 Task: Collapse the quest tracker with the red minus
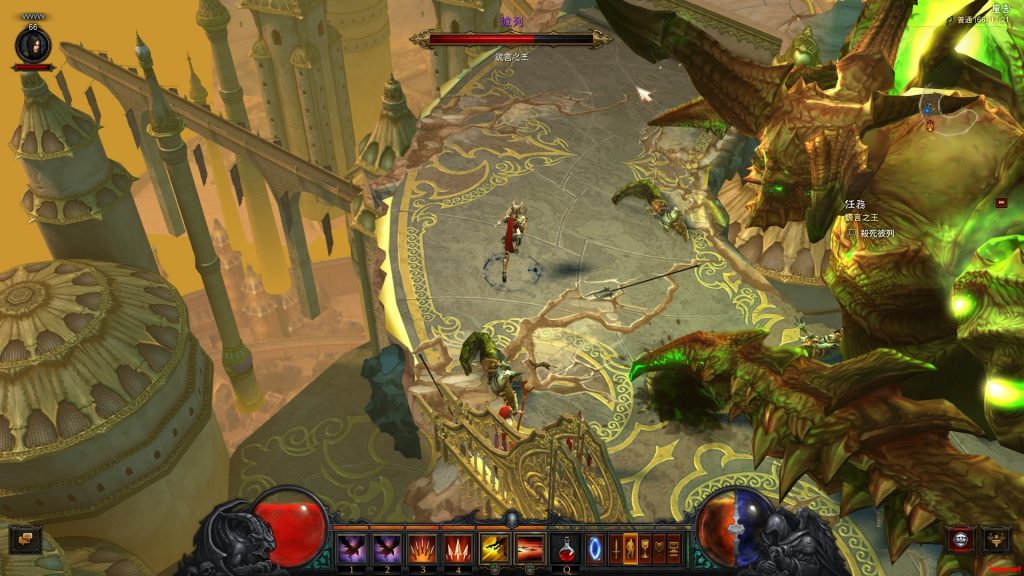1001,203
